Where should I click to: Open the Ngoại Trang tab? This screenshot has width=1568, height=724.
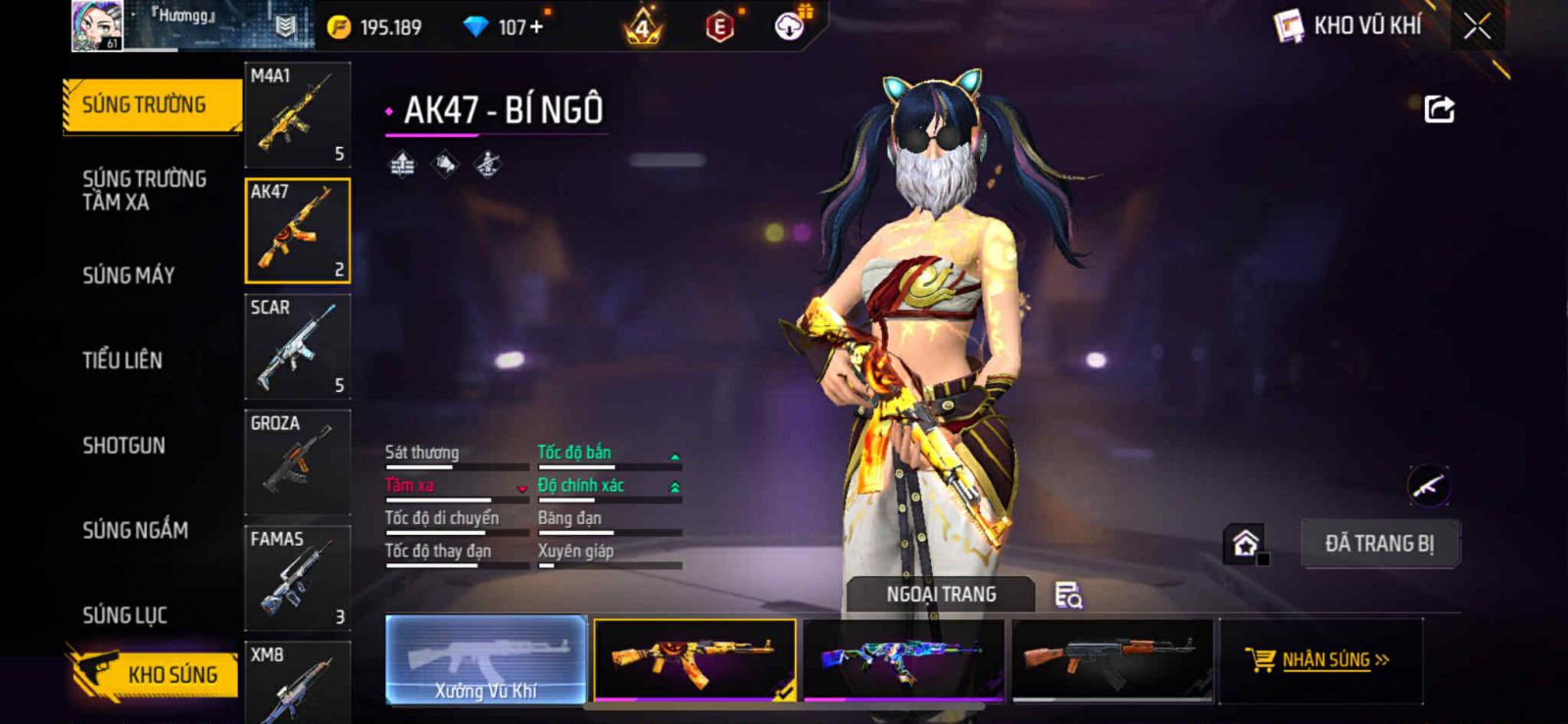click(x=941, y=595)
